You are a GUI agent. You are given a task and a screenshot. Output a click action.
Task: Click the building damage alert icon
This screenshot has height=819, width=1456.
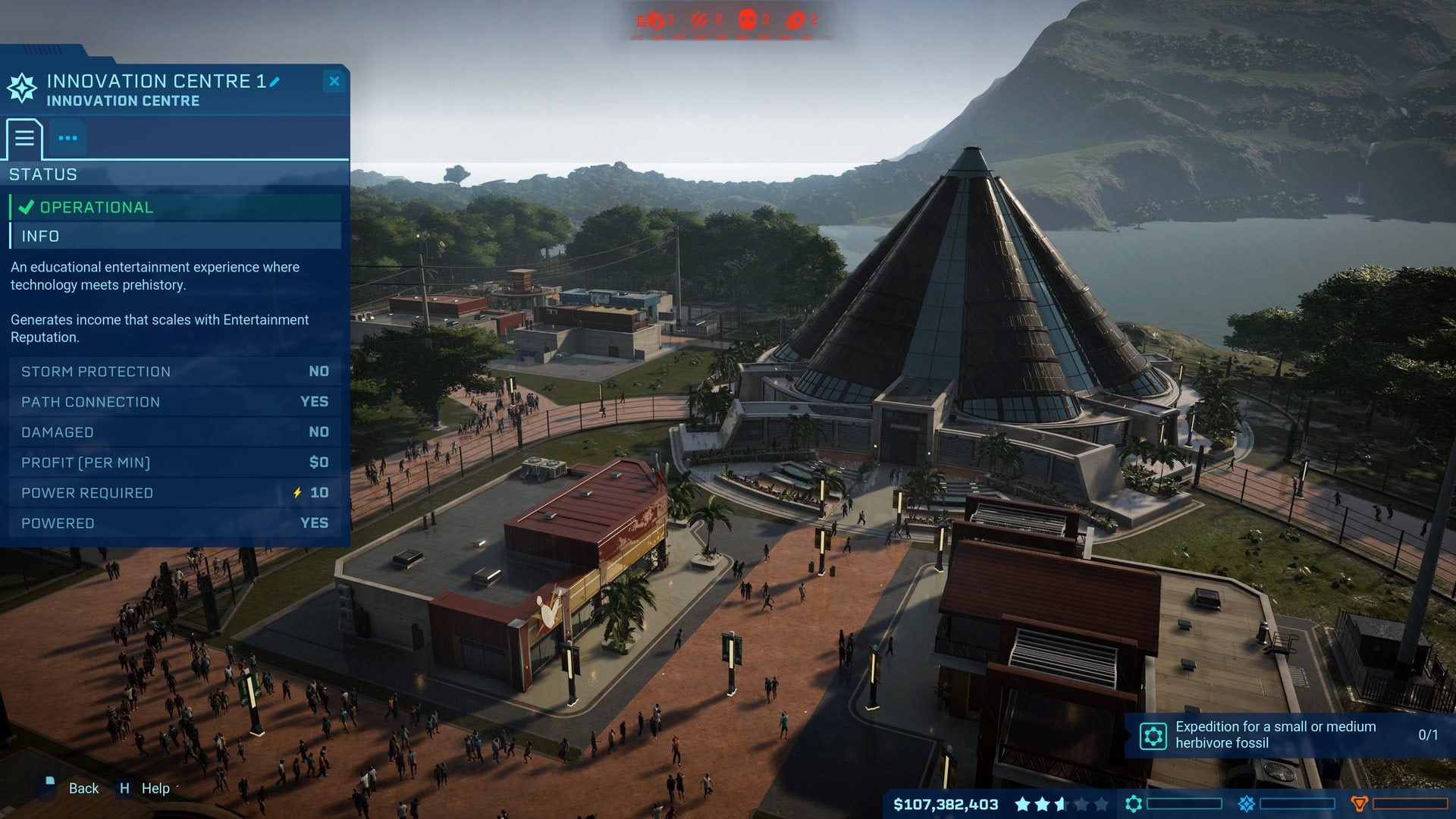pyautogui.click(x=654, y=19)
